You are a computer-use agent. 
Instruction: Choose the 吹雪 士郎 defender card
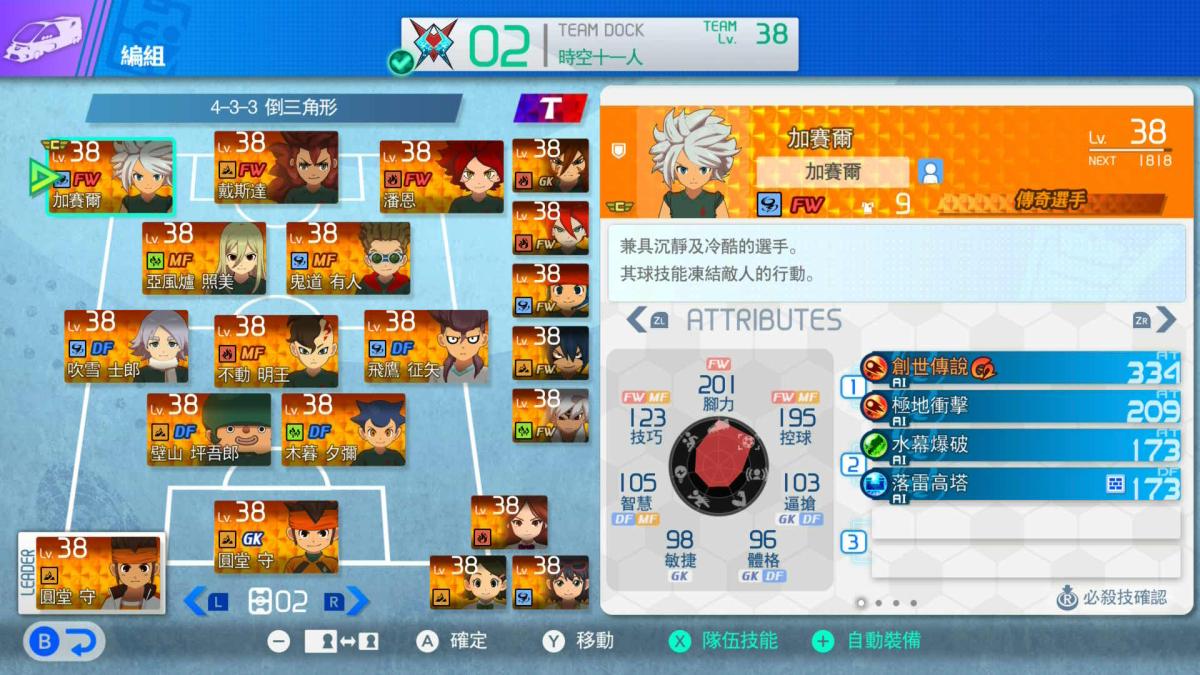126,347
